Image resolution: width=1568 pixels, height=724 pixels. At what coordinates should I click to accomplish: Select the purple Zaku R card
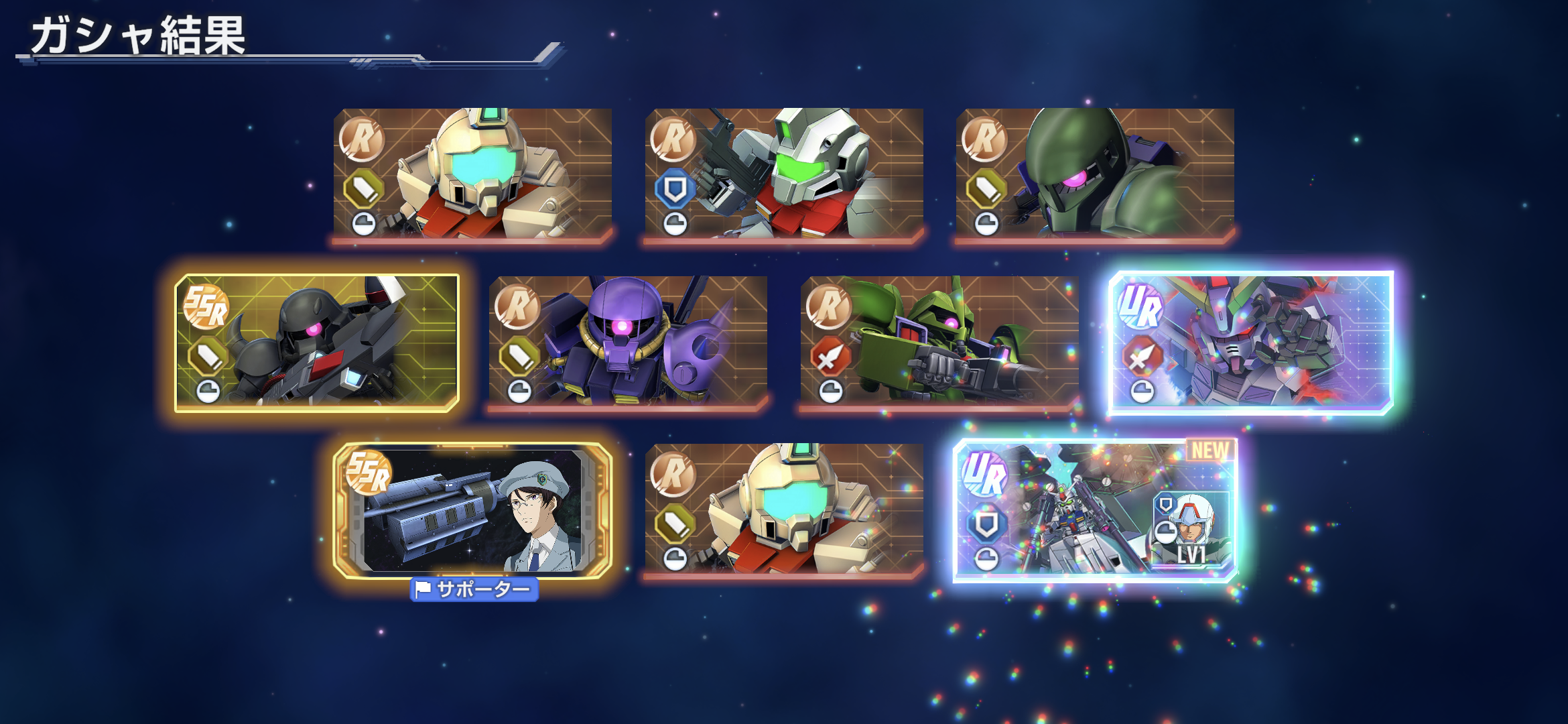click(628, 341)
